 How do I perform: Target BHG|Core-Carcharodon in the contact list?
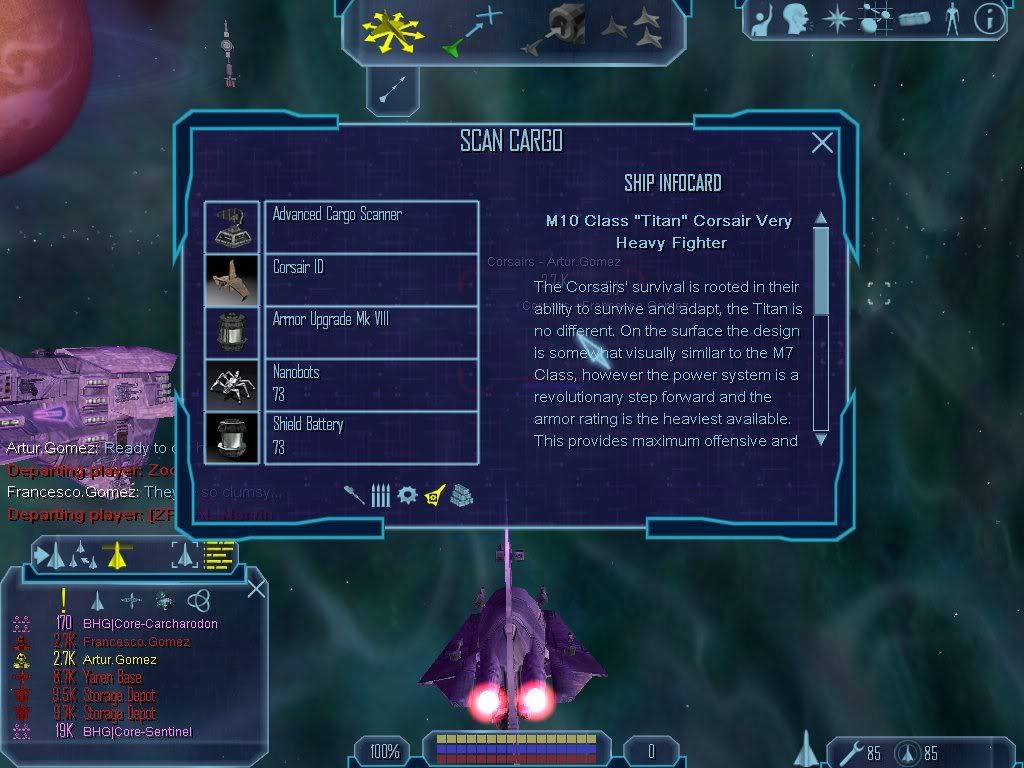tap(150, 624)
